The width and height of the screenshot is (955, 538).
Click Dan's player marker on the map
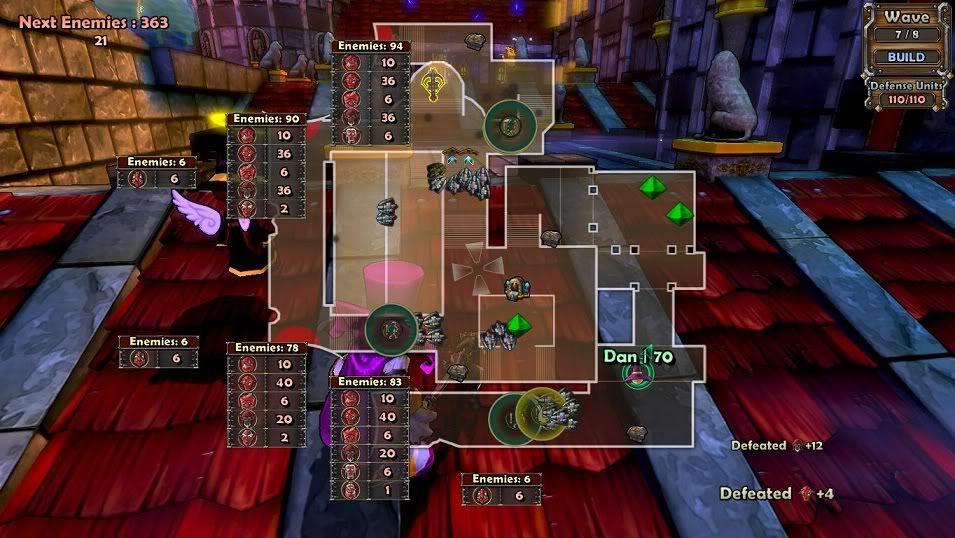click(x=634, y=376)
